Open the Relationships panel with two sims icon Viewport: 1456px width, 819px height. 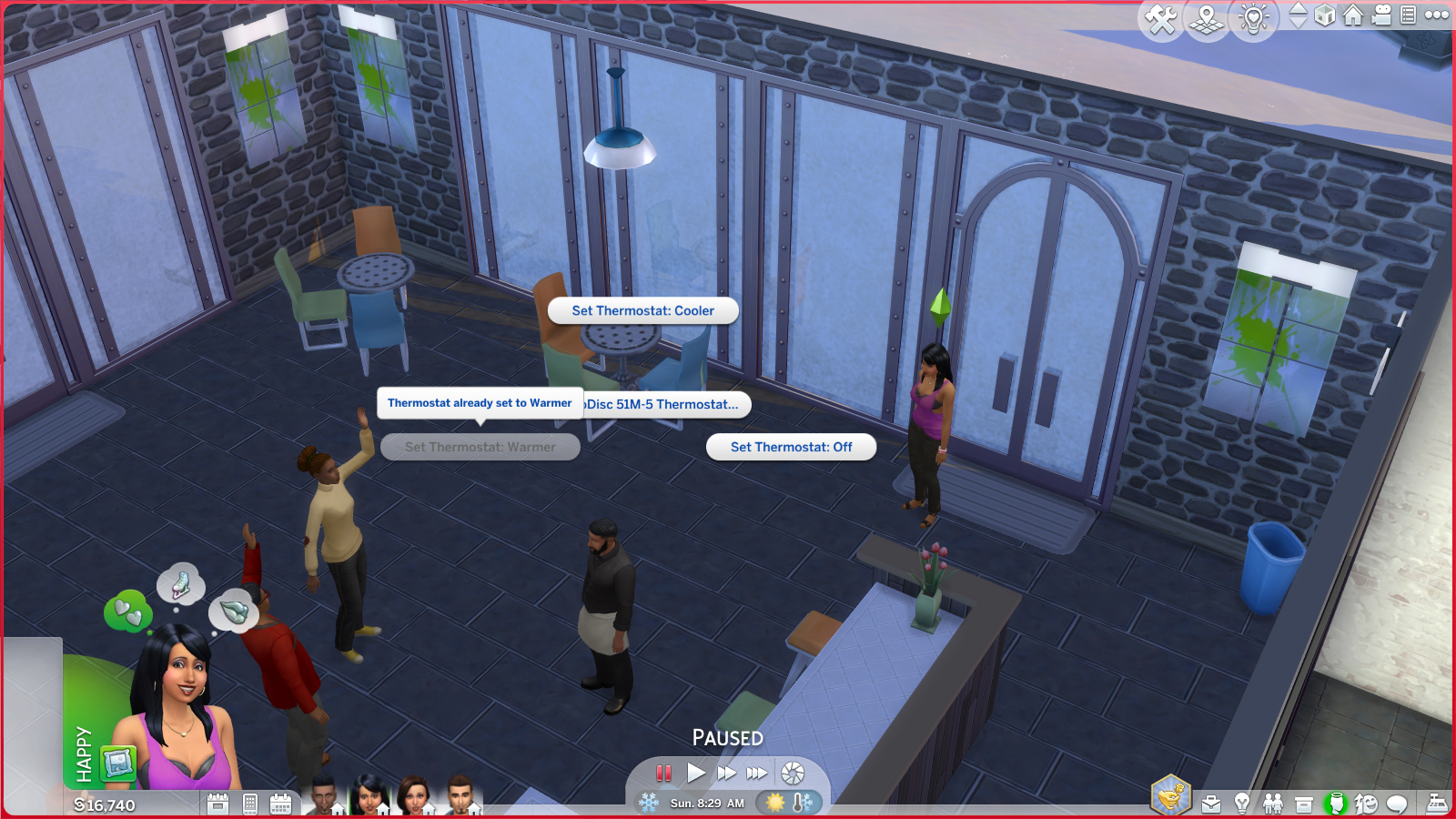tap(1272, 803)
